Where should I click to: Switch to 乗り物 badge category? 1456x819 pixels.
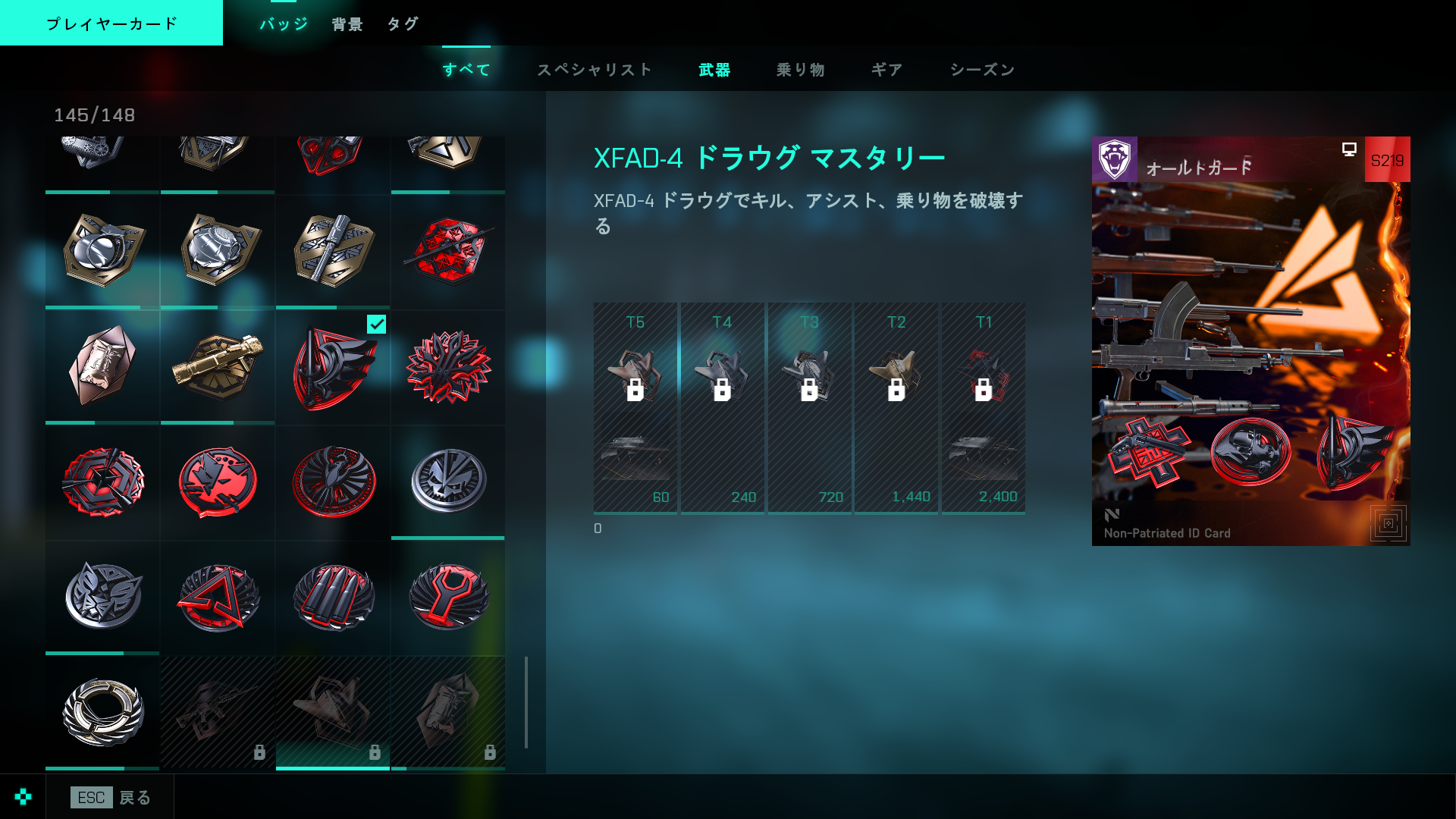click(800, 70)
